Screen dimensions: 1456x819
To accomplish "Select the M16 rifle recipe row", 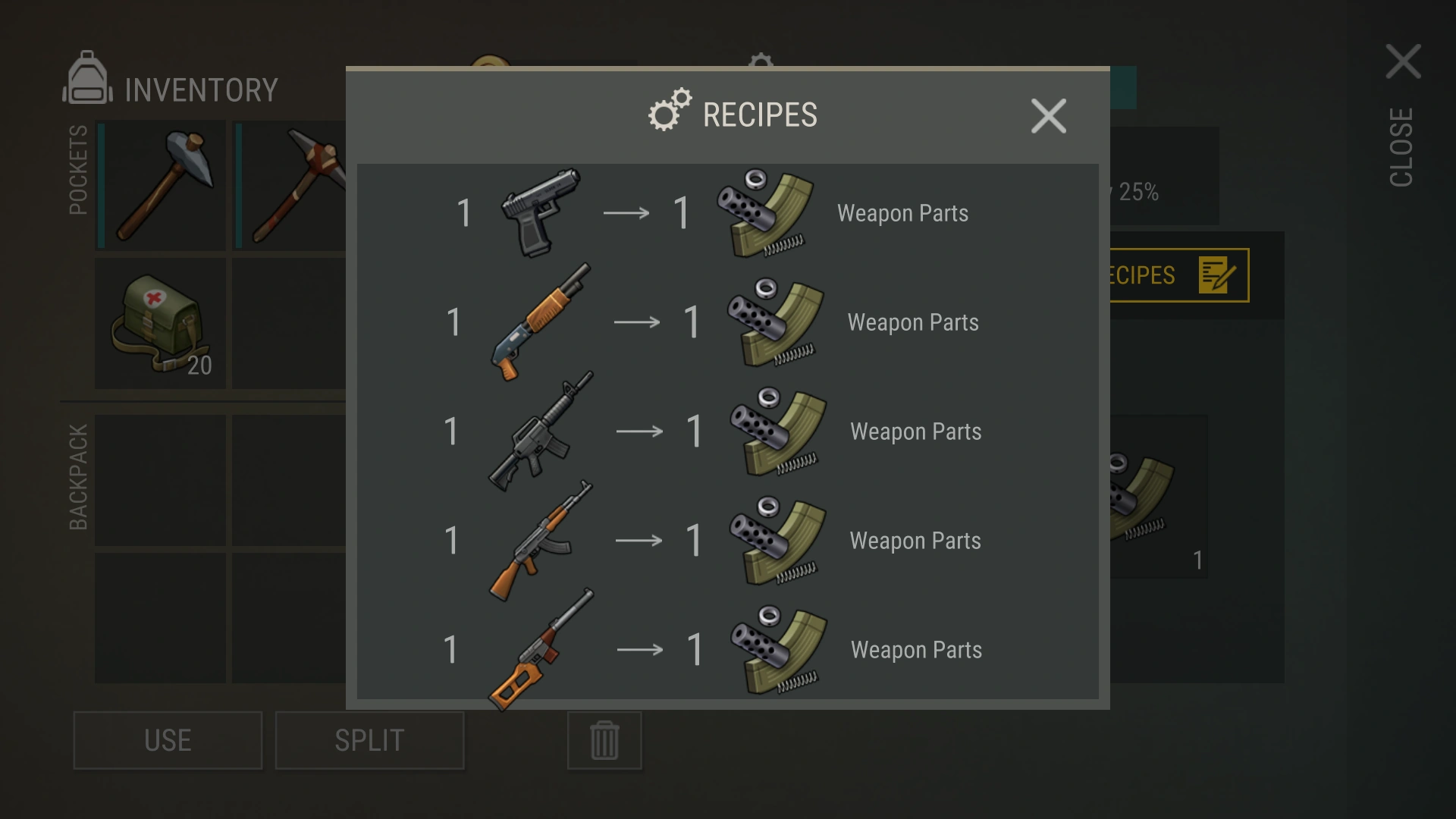I will point(726,431).
